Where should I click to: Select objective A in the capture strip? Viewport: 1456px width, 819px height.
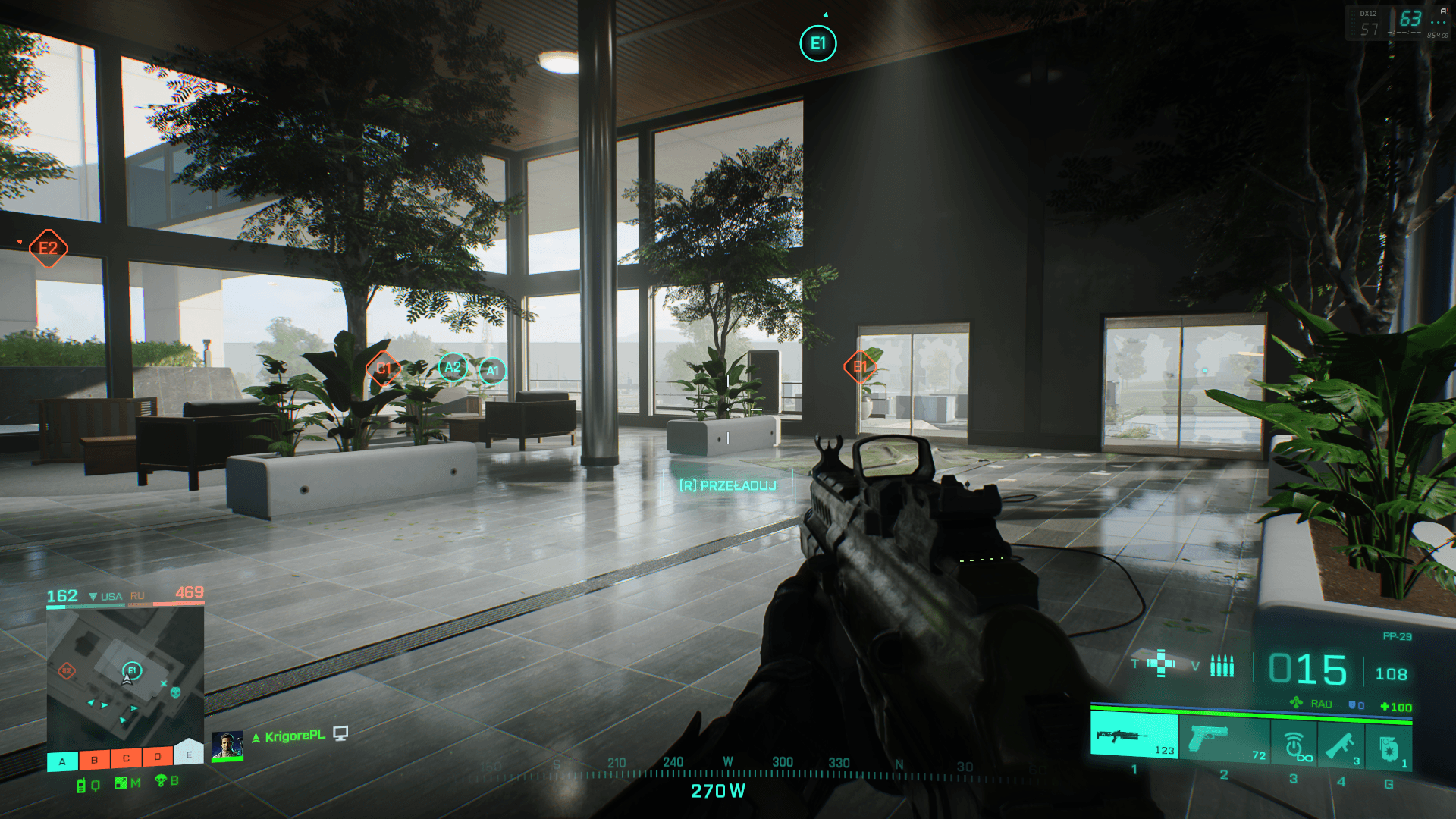tap(62, 761)
